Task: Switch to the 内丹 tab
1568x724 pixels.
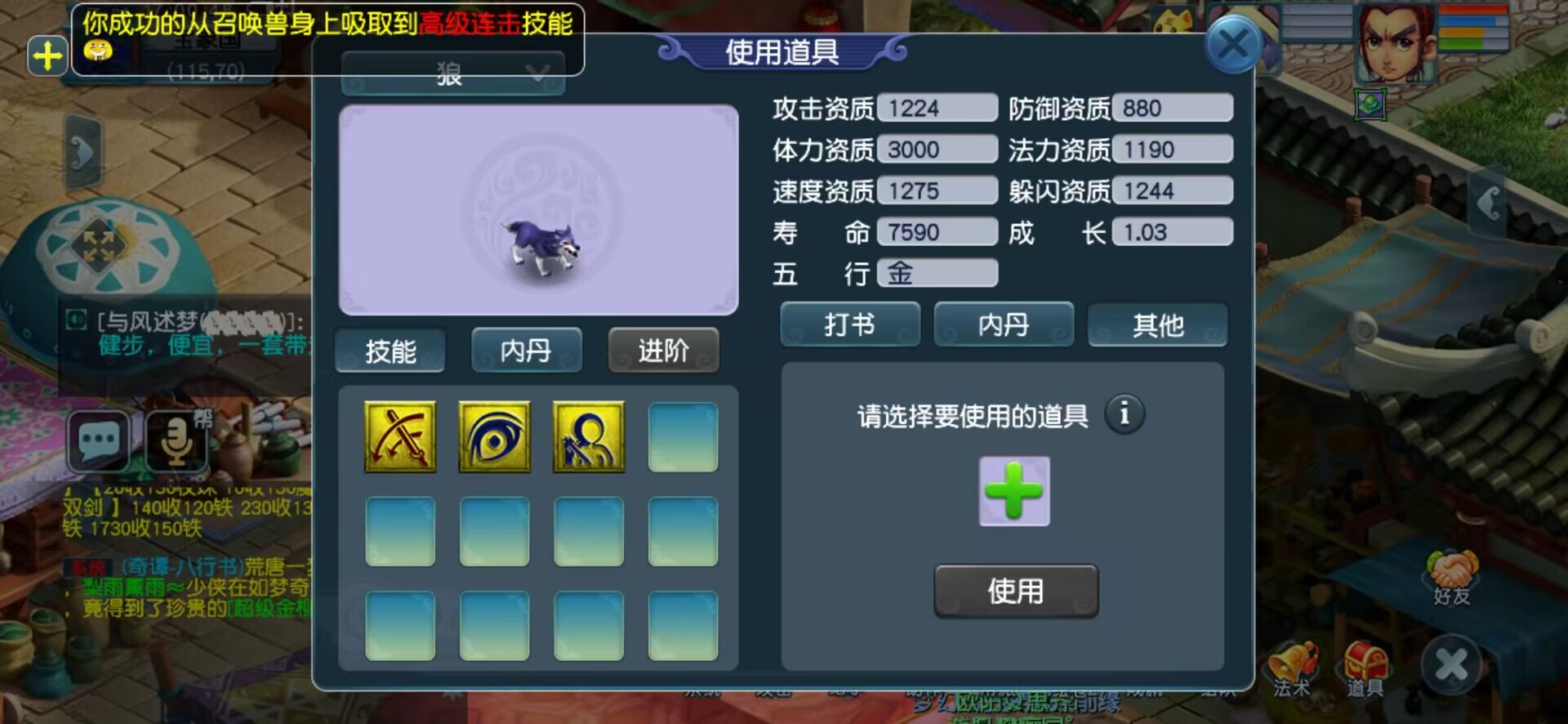Action: (x=527, y=350)
